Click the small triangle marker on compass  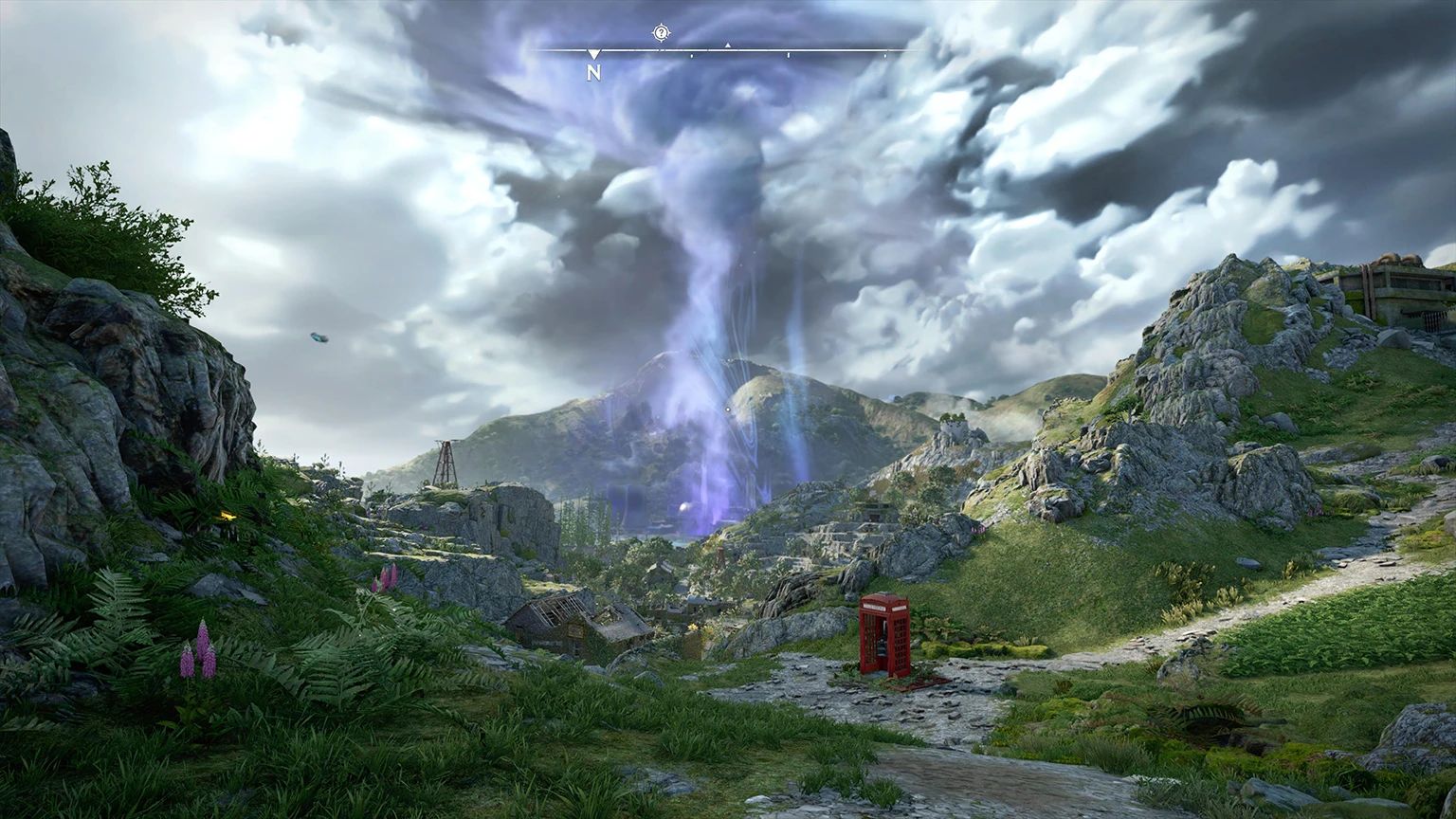click(x=727, y=45)
